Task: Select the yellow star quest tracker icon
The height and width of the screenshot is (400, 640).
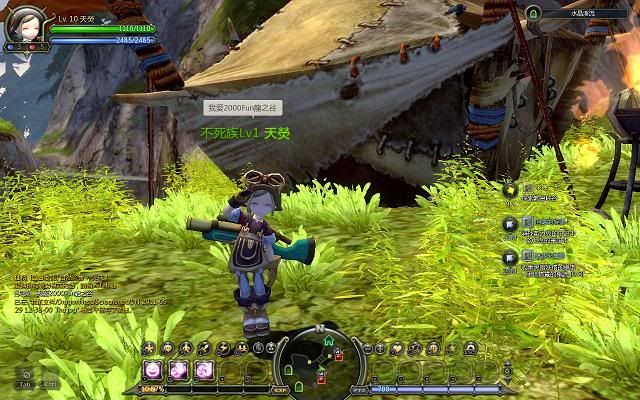Action: (x=510, y=190)
